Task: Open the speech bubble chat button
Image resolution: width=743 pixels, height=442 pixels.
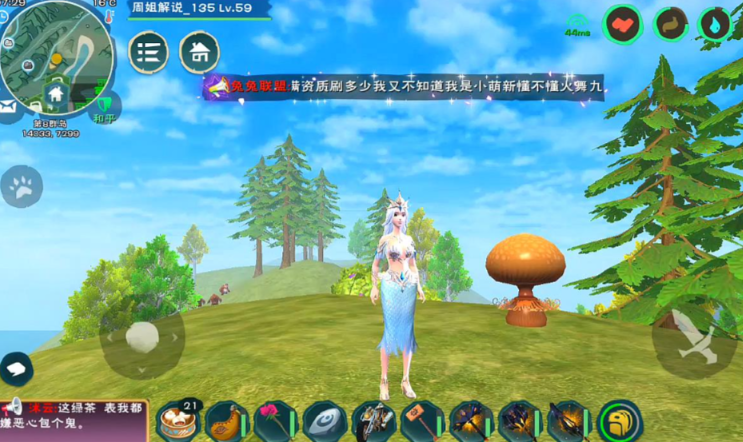Action: (x=15, y=369)
